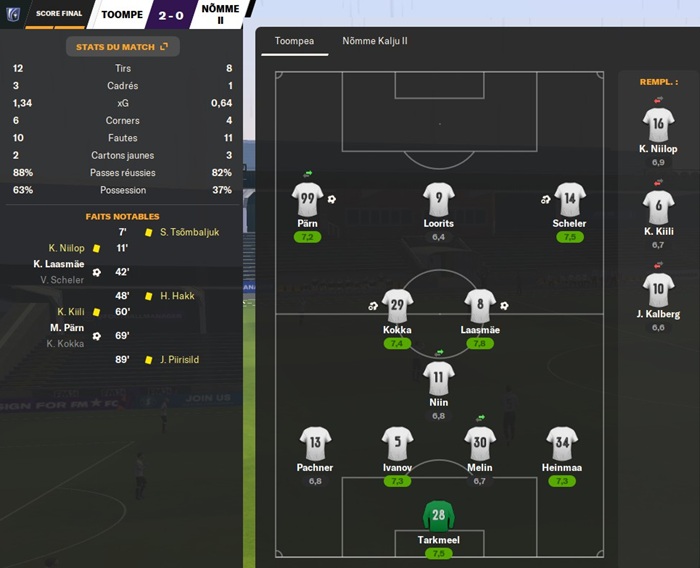Select Melin's number 30 shirt
Viewport: 700px width, 568px height.
480,442
